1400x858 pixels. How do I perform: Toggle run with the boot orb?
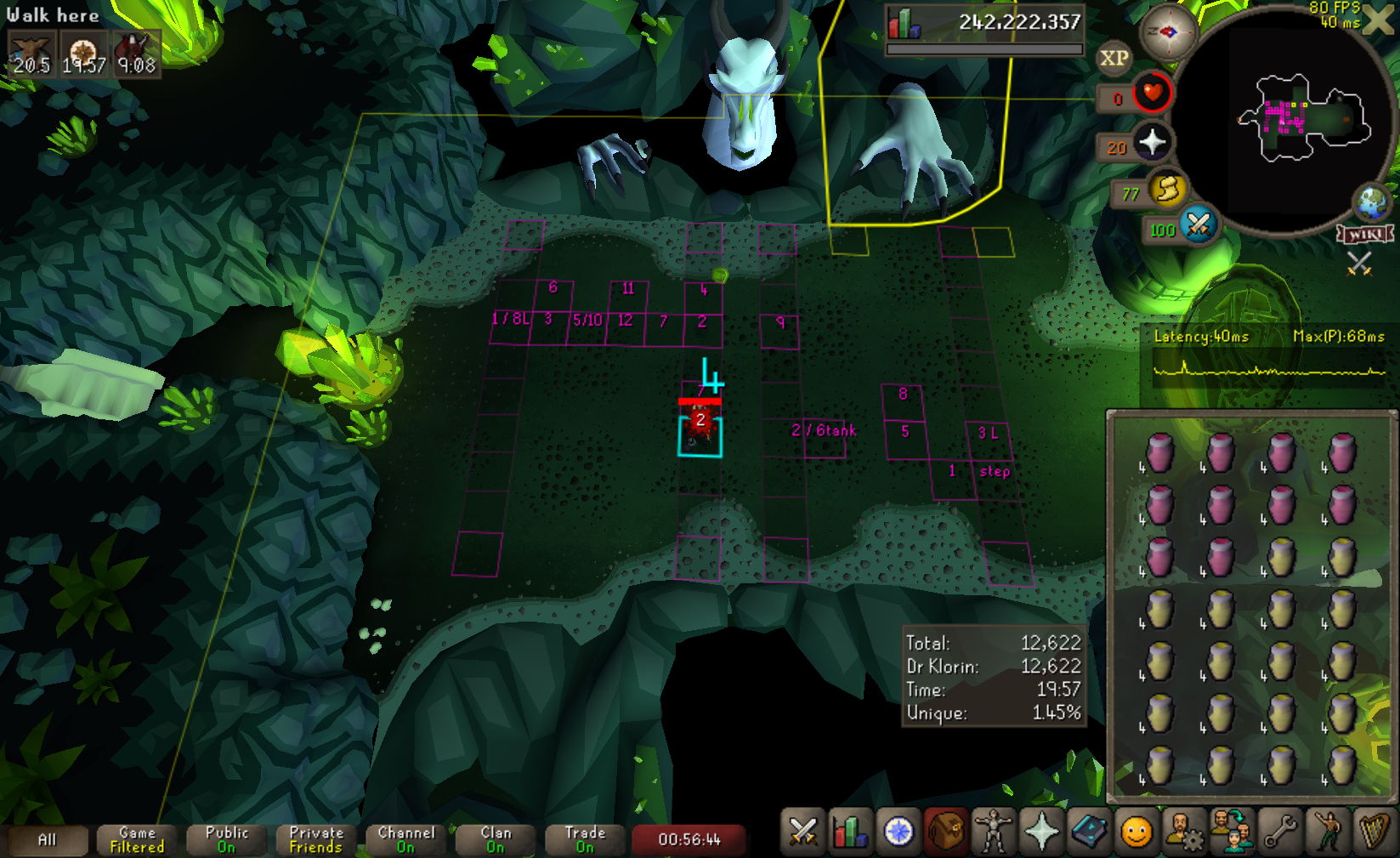tap(1168, 190)
